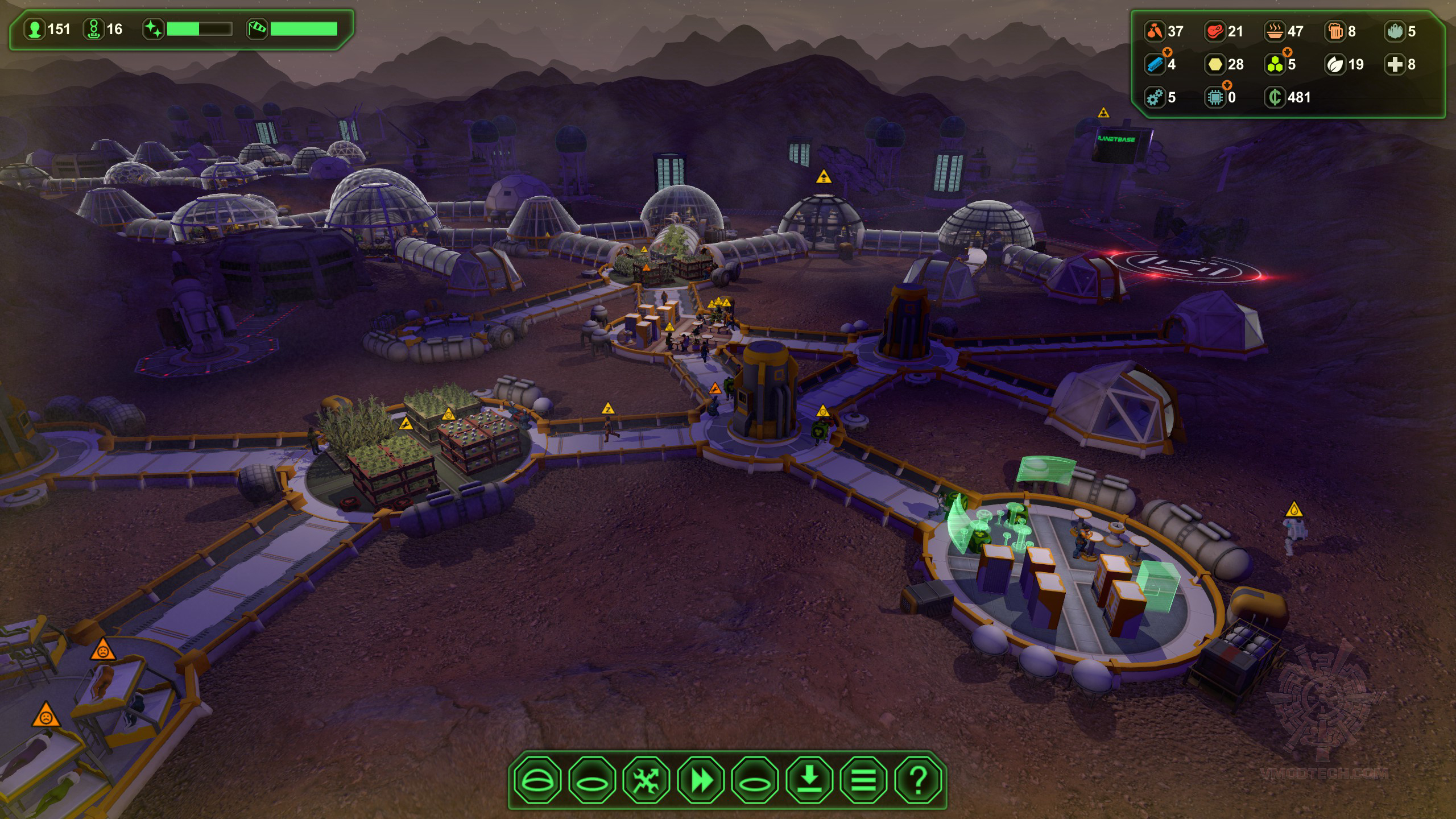Click the vegetables resource icon
The width and height of the screenshot is (1456, 819).
pyautogui.click(x=1155, y=31)
